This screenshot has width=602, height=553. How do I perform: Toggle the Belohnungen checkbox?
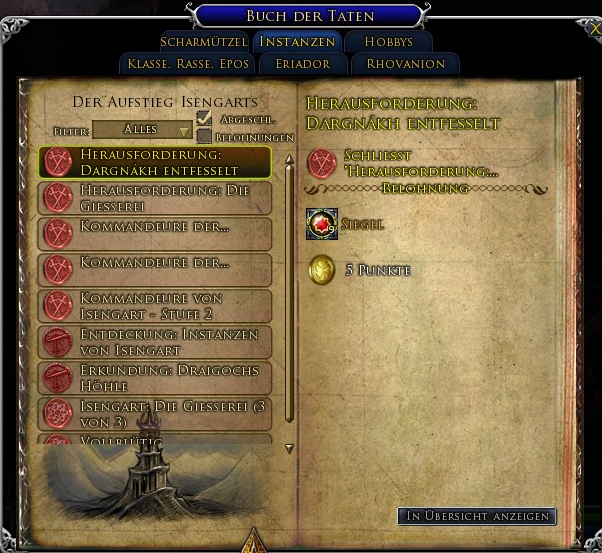pos(204,136)
